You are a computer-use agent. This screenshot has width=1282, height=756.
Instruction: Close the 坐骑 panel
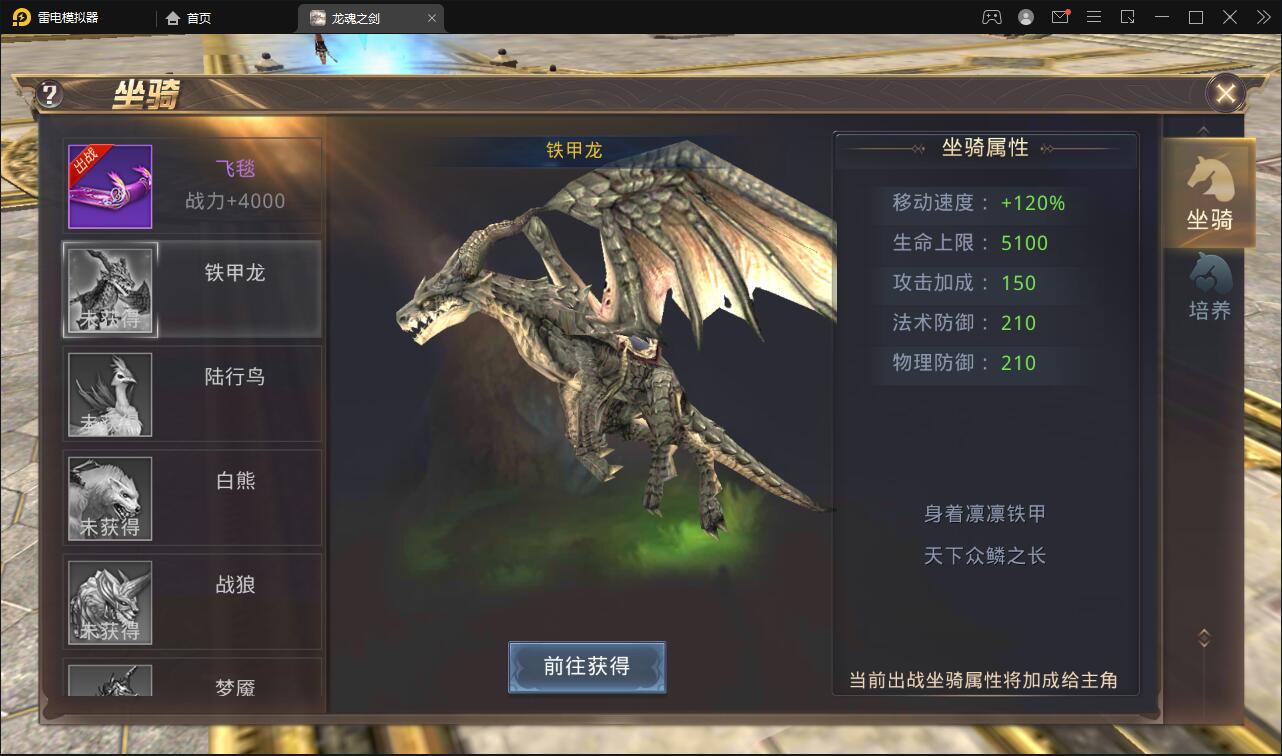(x=1225, y=93)
